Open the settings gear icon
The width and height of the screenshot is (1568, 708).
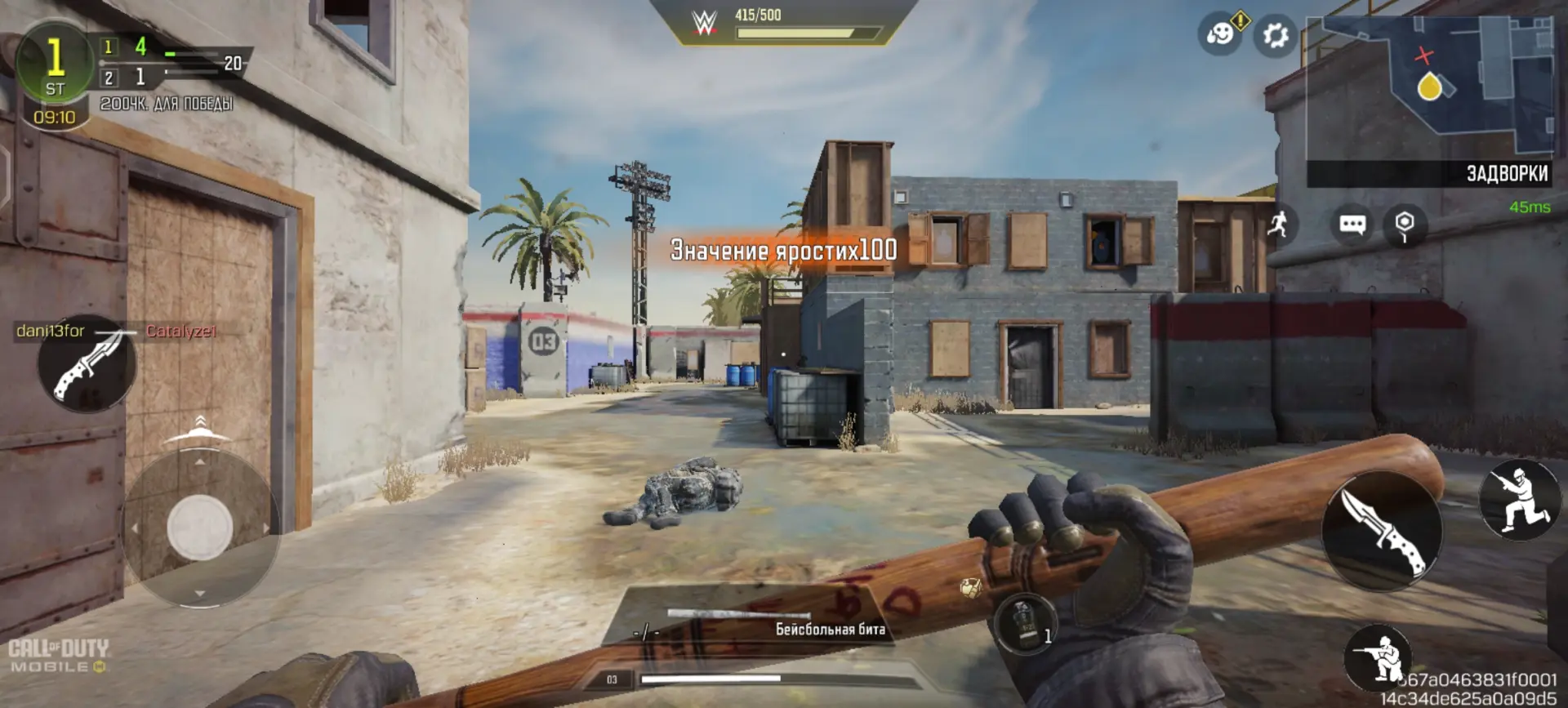tap(1275, 35)
